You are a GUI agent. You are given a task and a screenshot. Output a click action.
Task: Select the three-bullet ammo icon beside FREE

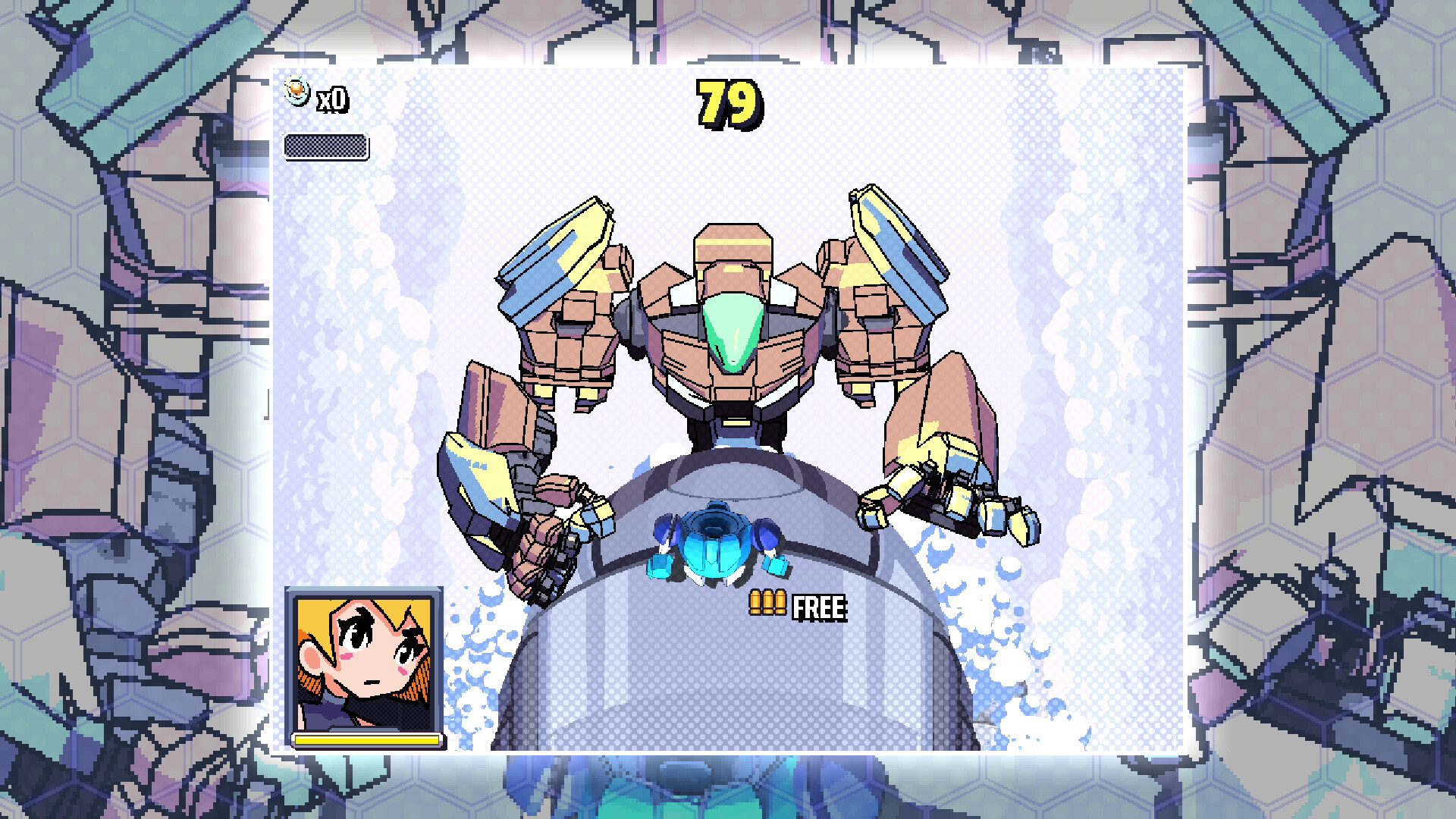(770, 602)
